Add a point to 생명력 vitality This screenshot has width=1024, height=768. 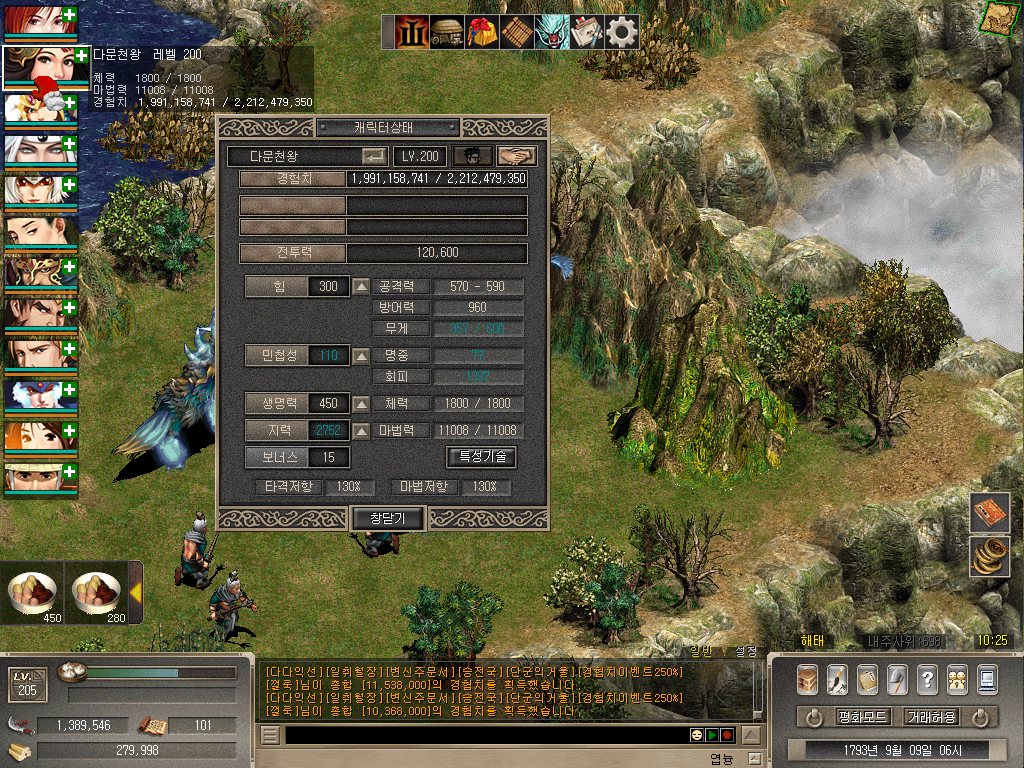[x=361, y=404]
